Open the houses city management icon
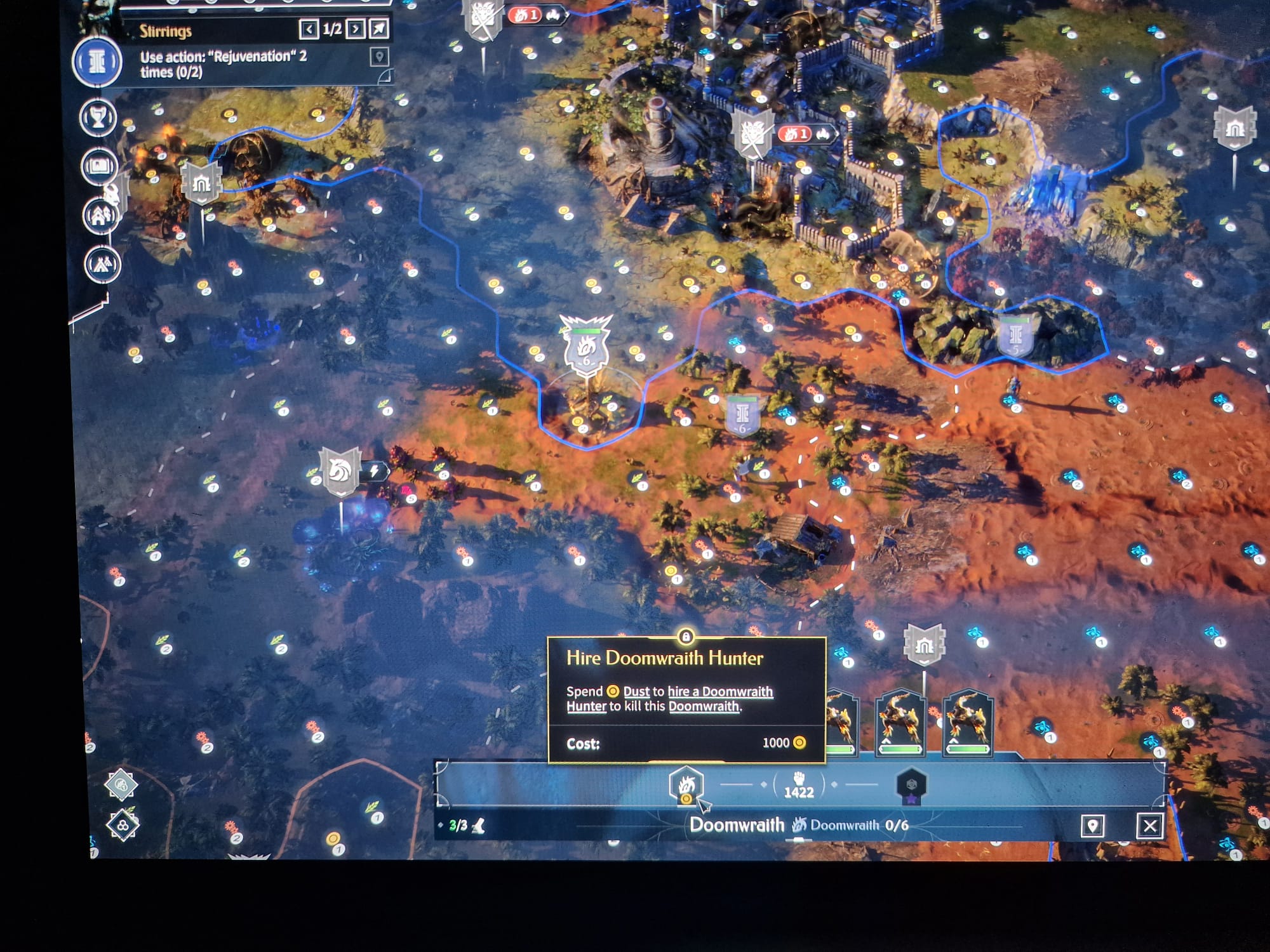The width and height of the screenshot is (1270, 952). coord(101,216)
